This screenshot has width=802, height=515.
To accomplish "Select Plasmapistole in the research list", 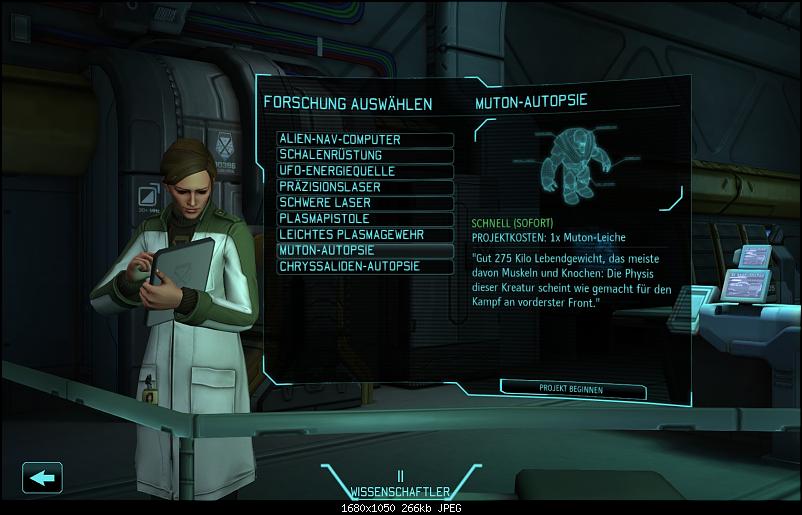I will click(366, 218).
